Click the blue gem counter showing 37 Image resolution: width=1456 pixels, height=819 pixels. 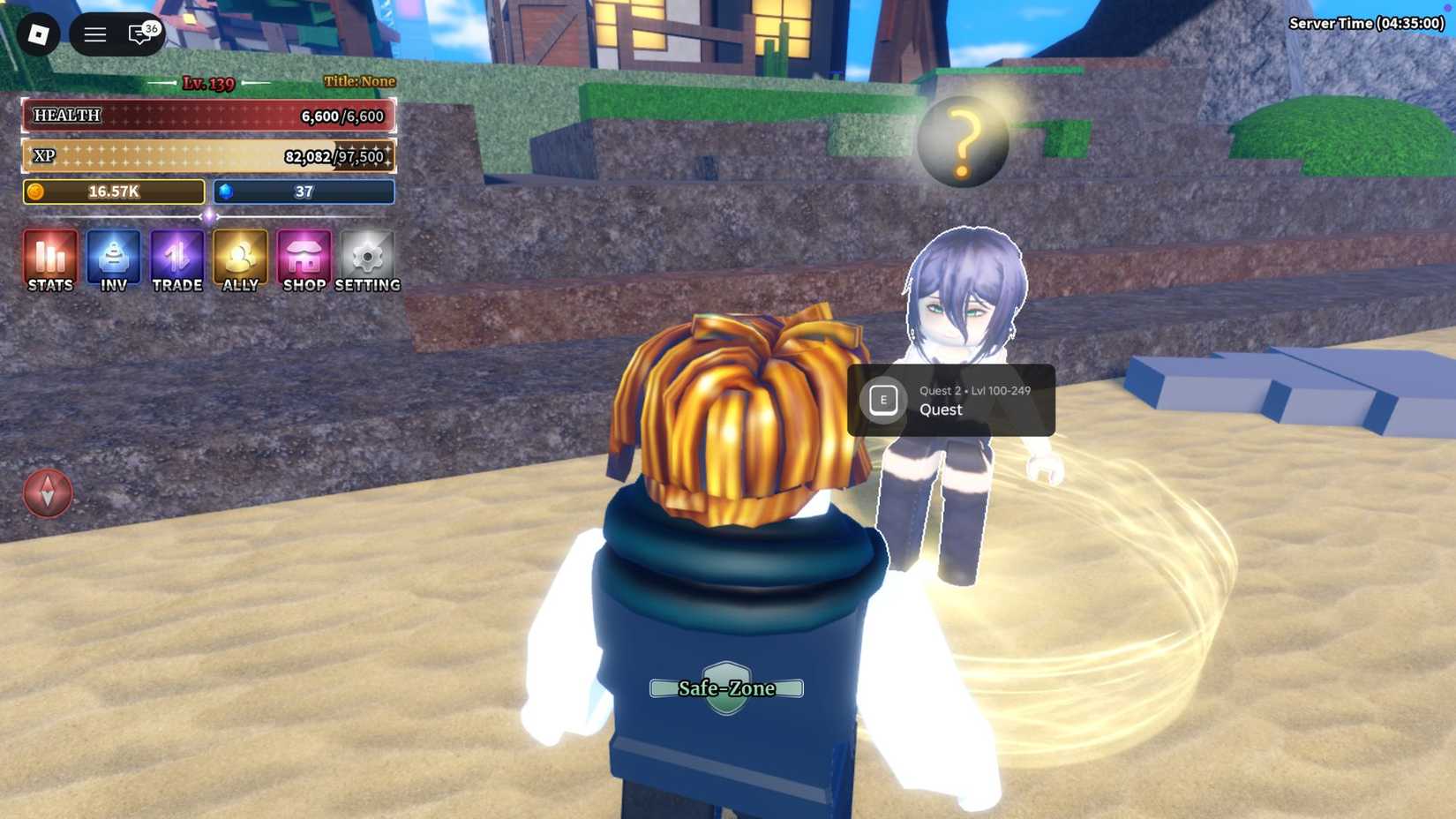(303, 192)
